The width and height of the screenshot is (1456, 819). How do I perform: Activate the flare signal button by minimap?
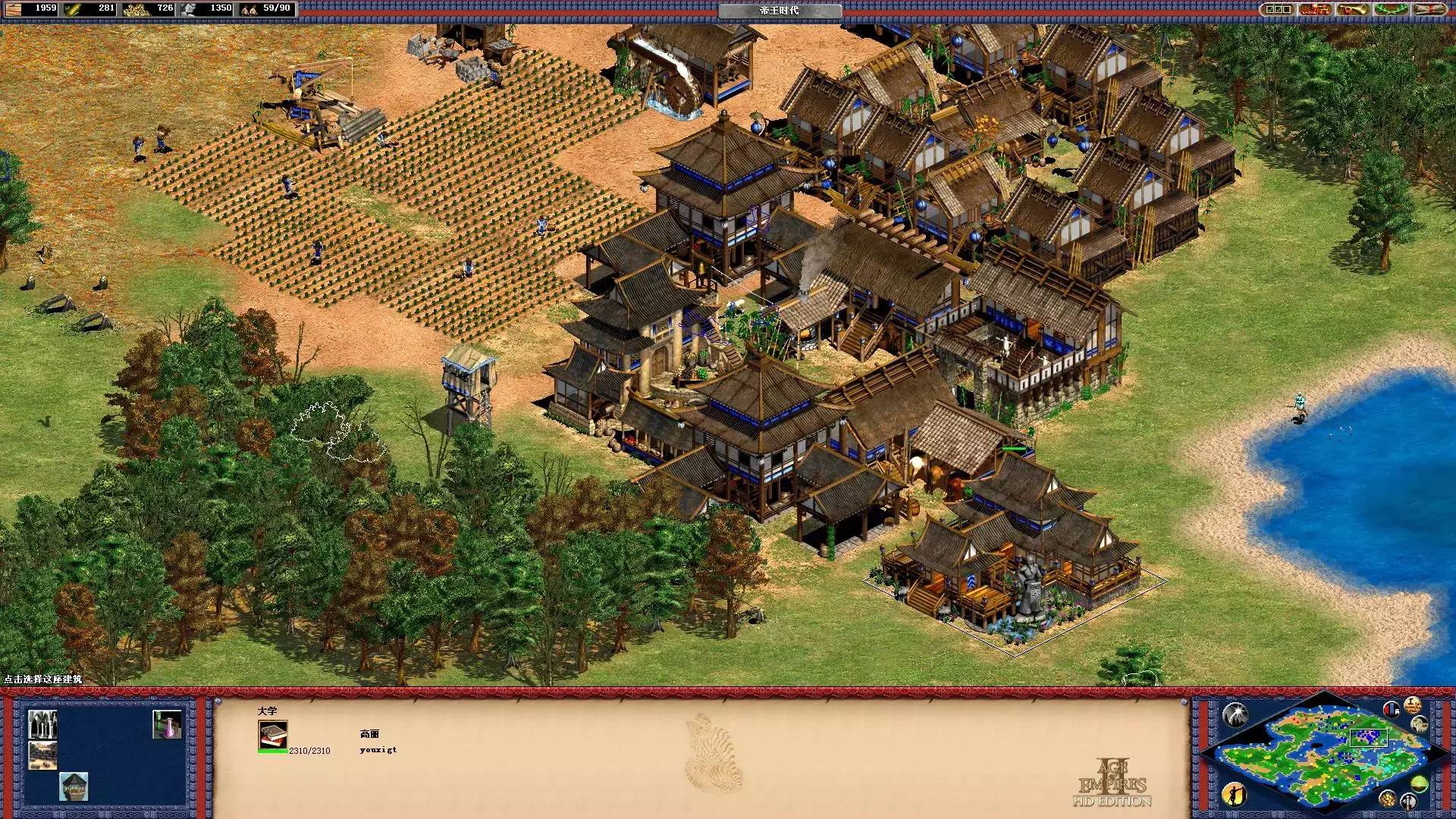[1235, 714]
